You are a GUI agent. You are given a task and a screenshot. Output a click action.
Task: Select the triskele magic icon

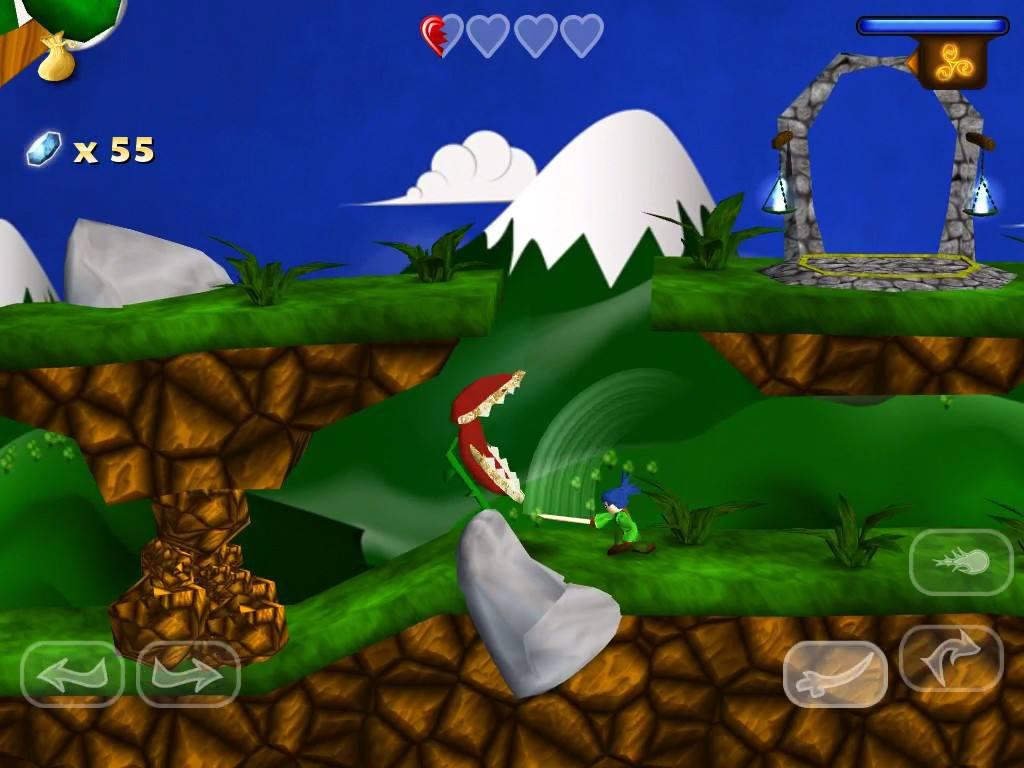pos(951,64)
